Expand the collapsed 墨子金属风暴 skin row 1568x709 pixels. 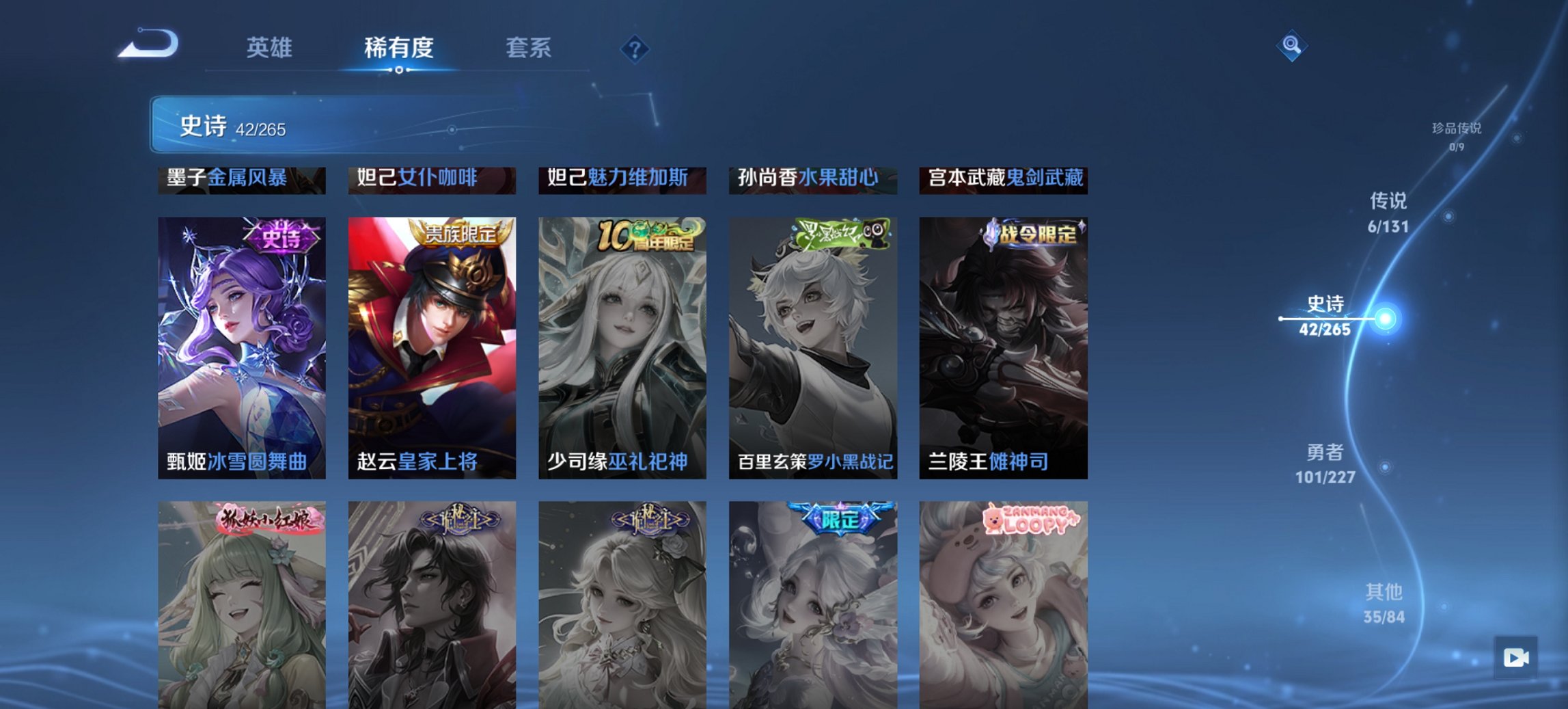pos(240,179)
